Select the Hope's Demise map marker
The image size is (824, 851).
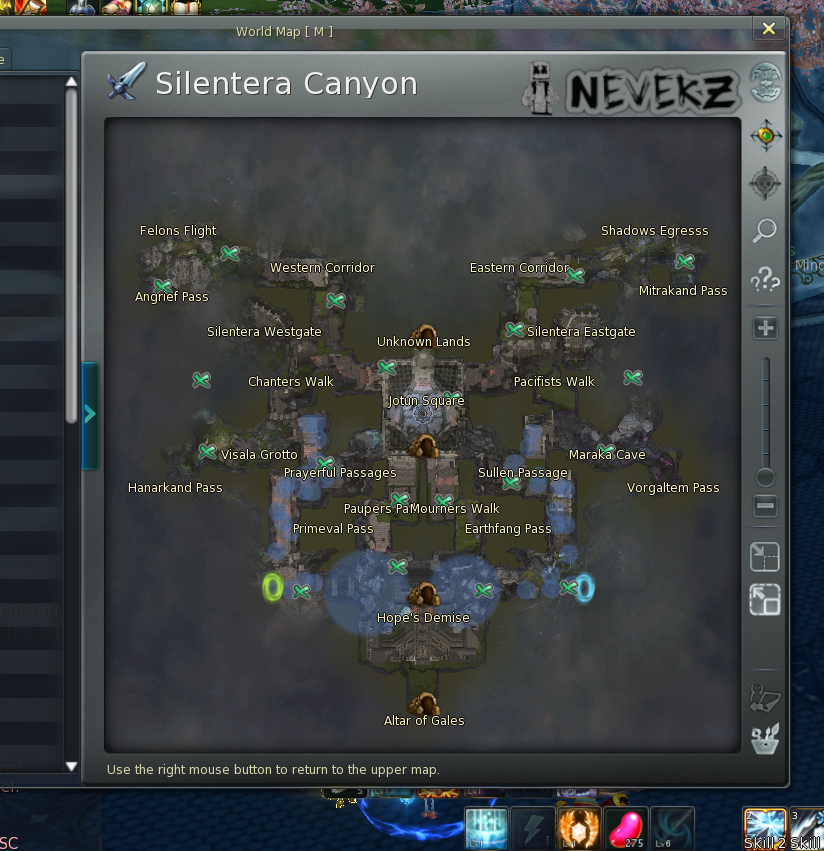point(424,597)
